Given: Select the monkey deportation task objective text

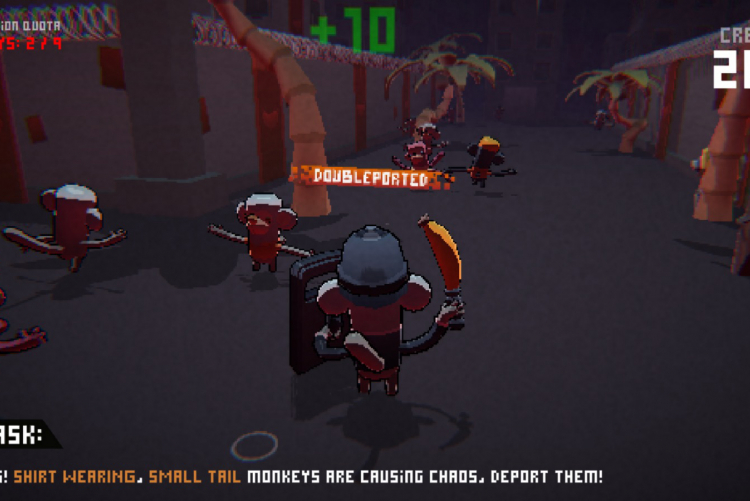Looking at the screenshot, I should (300, 477).
